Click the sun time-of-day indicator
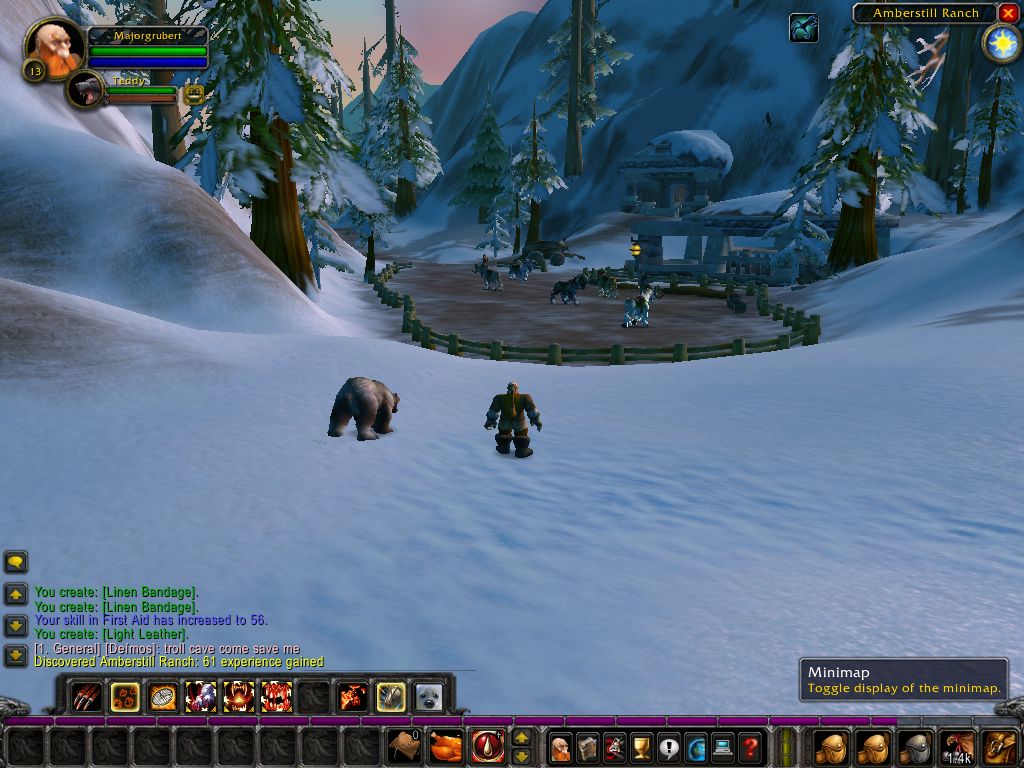Image resolution: width=1024 pixels, height=768 pixels. click(x=1001, y=43)
